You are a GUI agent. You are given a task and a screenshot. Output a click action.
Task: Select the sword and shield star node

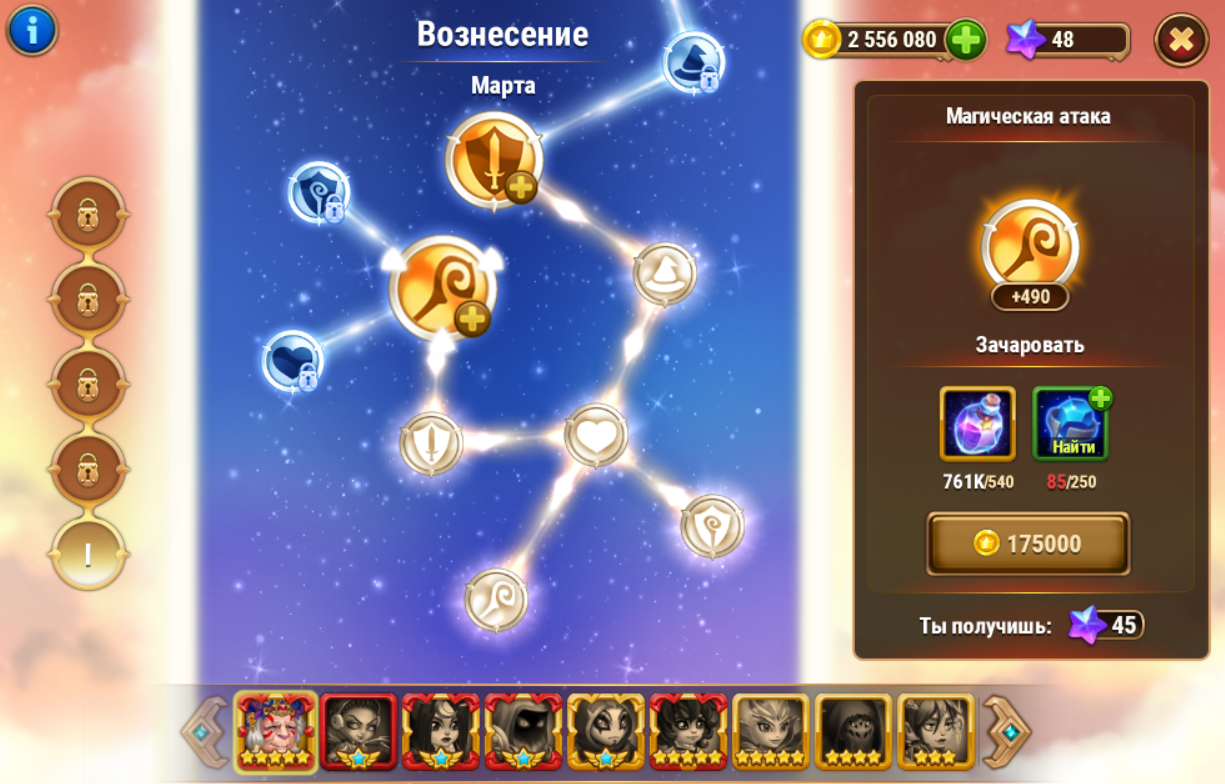(494, 160)
